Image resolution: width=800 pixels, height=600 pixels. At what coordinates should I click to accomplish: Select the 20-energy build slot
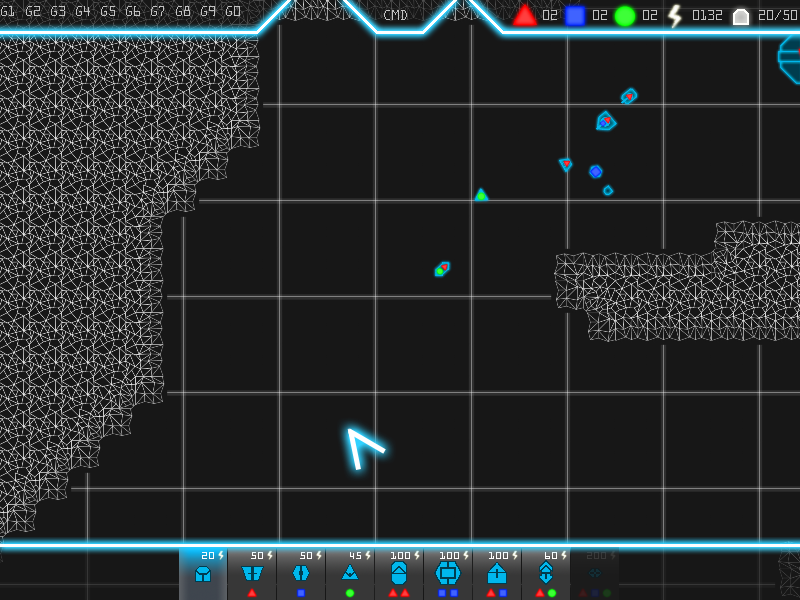[x=203, y=573]
